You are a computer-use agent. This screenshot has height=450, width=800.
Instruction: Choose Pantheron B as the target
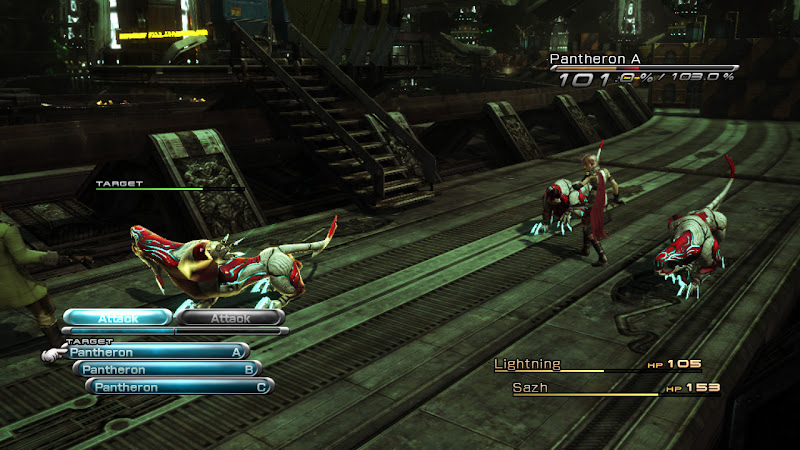(x=167, y=369)
